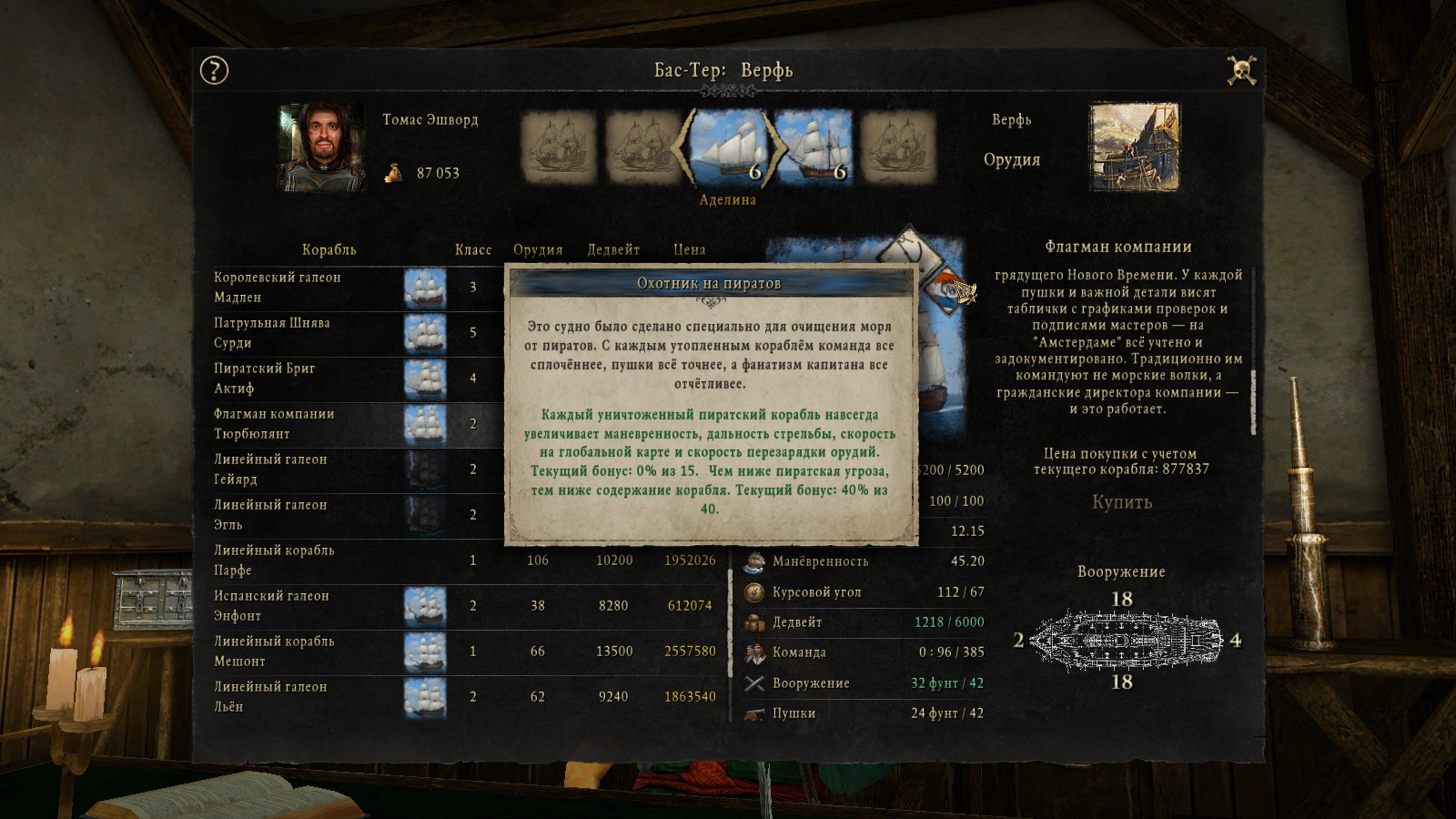Sort ship list by Класс column
Screen dimensions: 1456x819
click(x=472, y=249)
